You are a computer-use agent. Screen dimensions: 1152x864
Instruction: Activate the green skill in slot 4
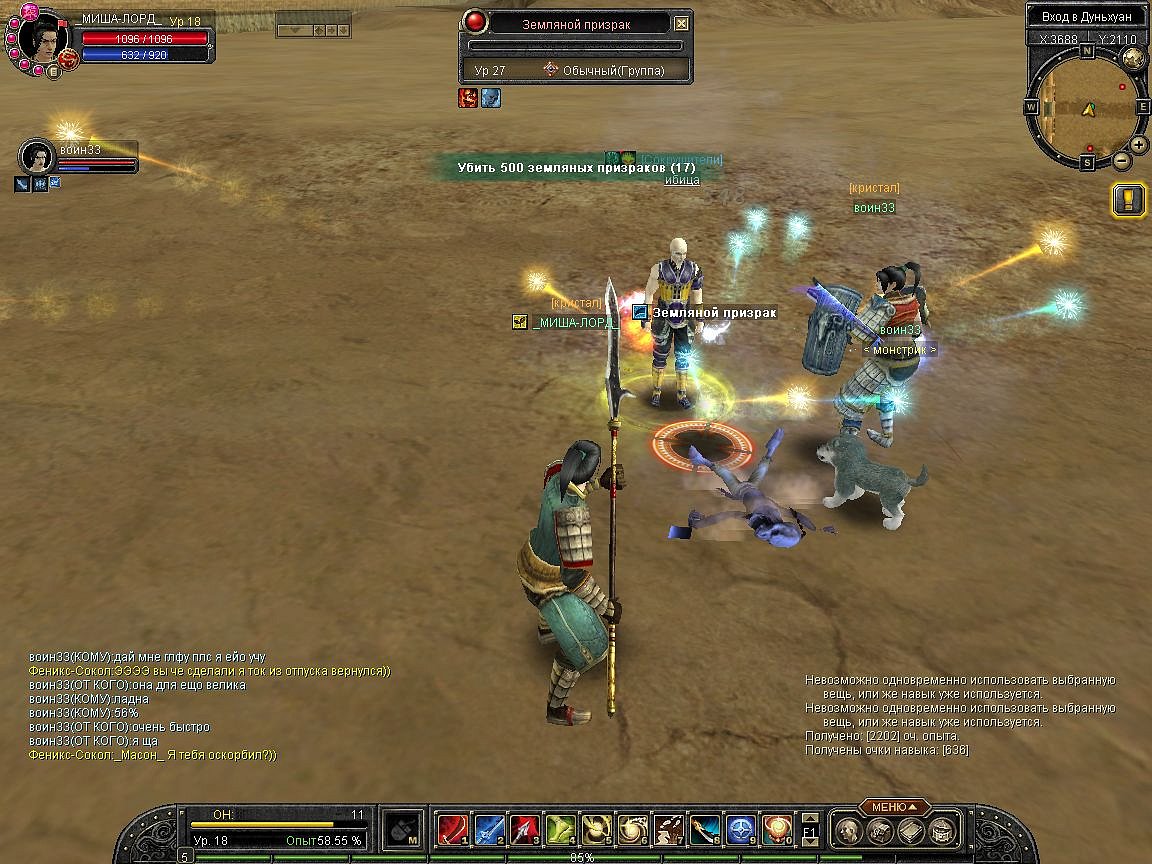tap(561, 829)
